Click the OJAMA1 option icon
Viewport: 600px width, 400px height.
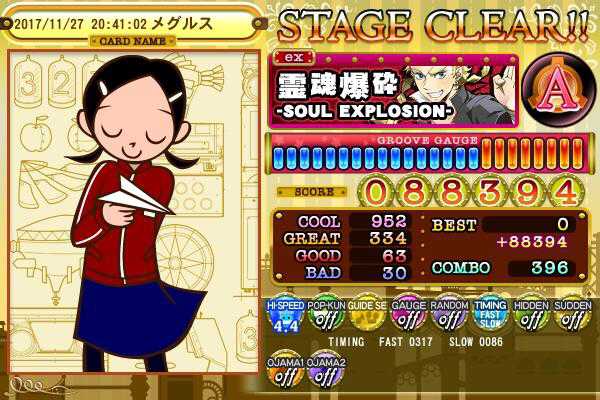tap(283, 372)
